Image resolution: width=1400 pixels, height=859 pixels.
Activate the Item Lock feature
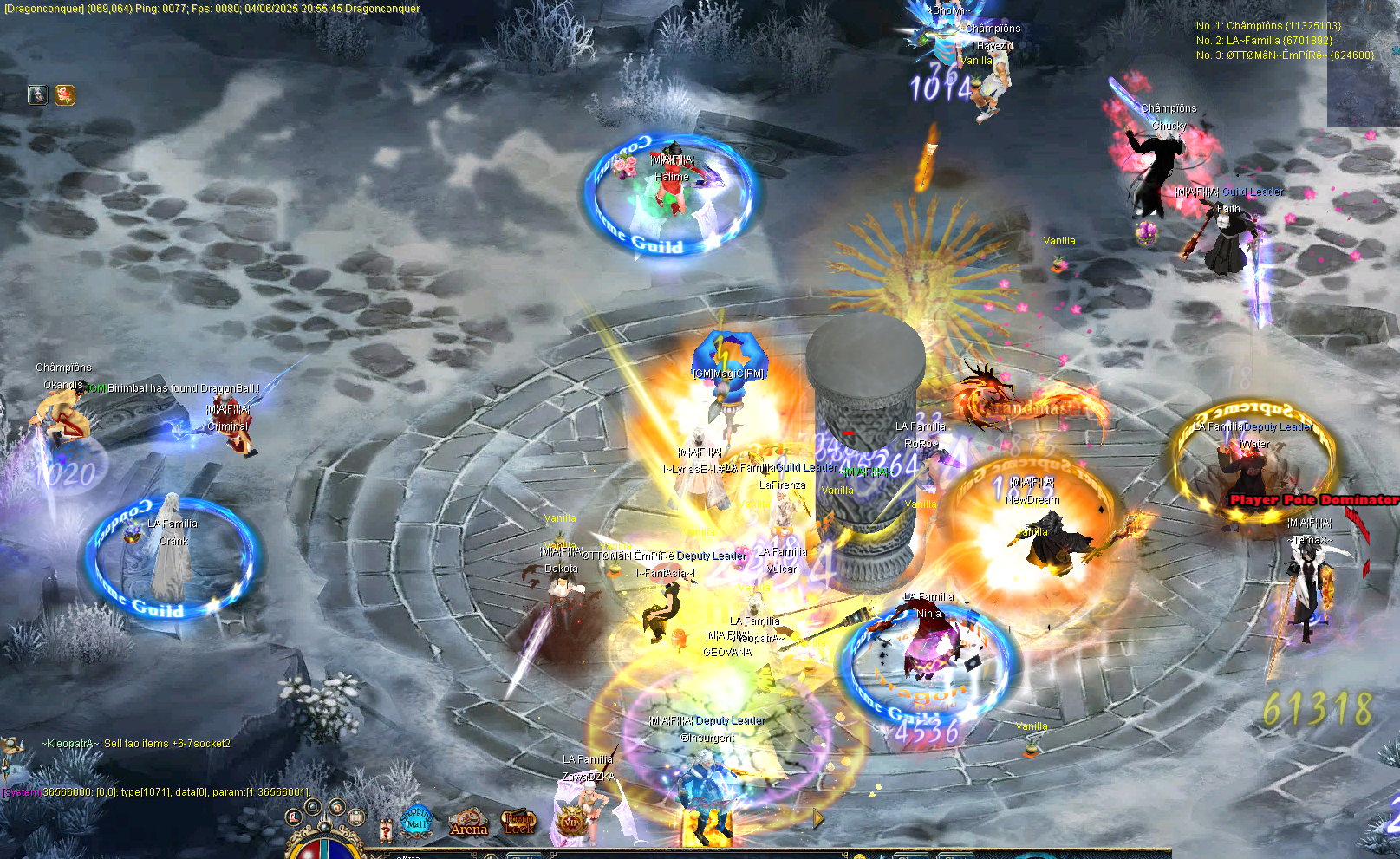point(518,823)
